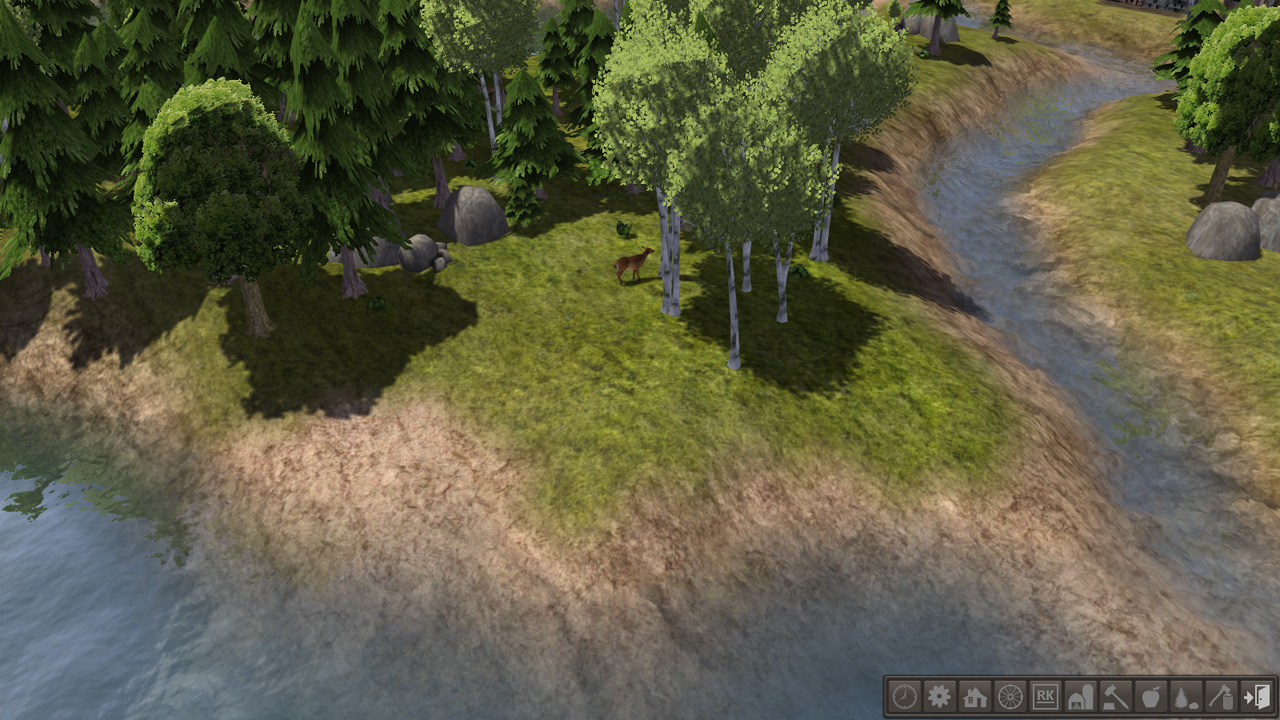The image size is (1280, 720).
Task: Click the RK toolbar button
Action: click(1045, 696)
